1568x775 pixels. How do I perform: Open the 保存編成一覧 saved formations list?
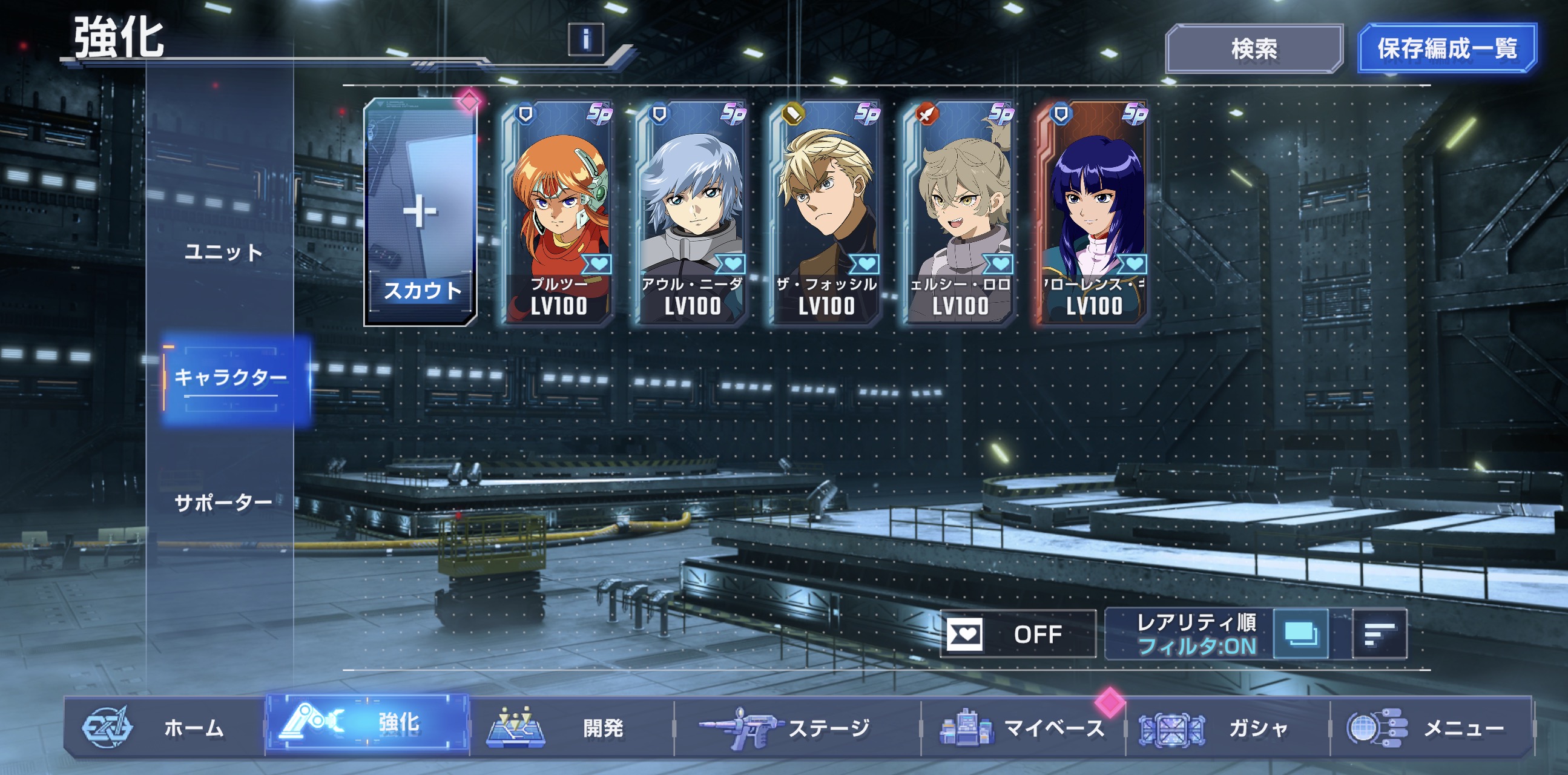pyautogui.click(x=1447, y=48)
